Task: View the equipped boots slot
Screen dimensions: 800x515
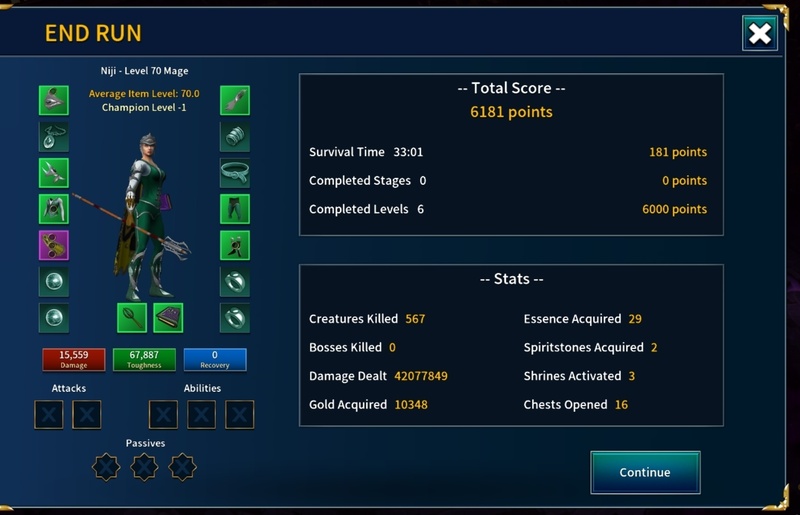Action: (235, 245)
